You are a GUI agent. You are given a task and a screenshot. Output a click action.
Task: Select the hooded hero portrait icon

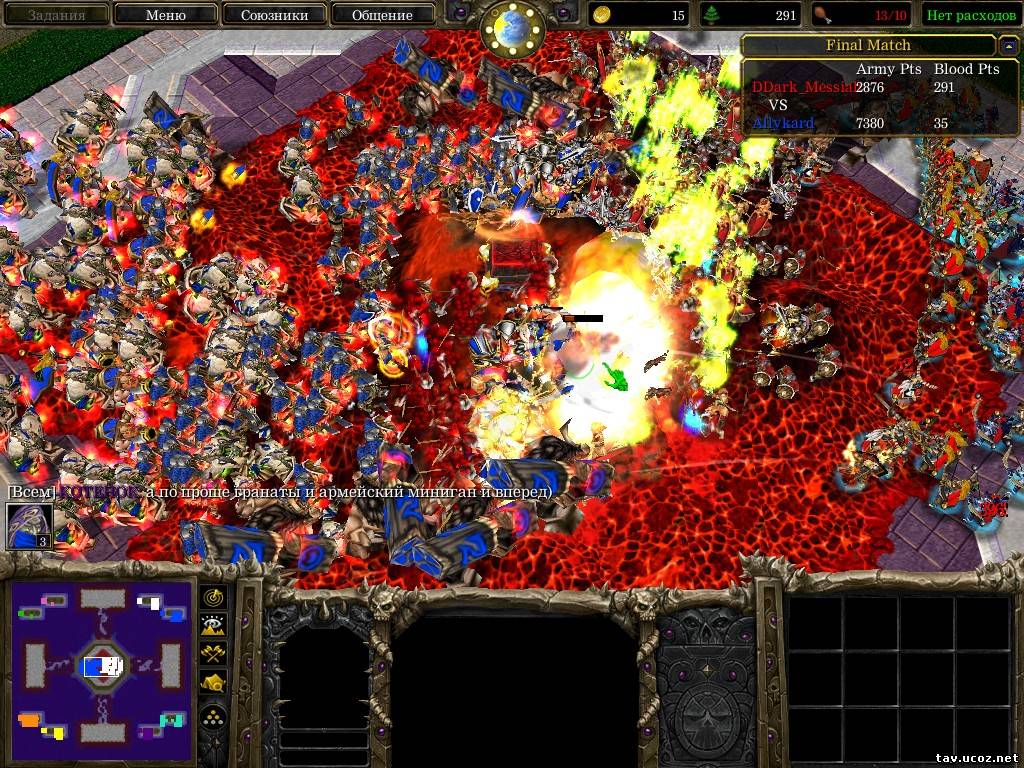[28, 526]
